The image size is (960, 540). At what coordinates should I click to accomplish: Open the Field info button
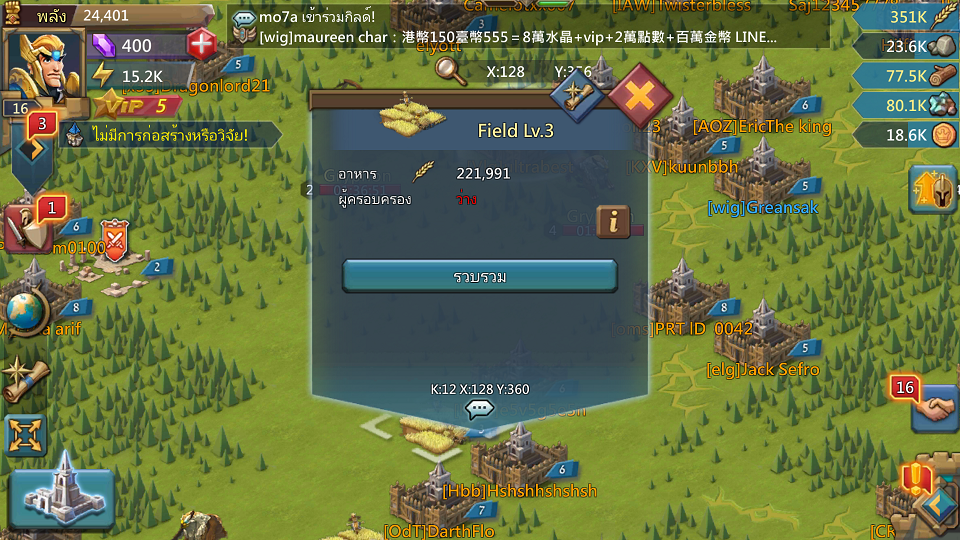[x=613, y=222]
